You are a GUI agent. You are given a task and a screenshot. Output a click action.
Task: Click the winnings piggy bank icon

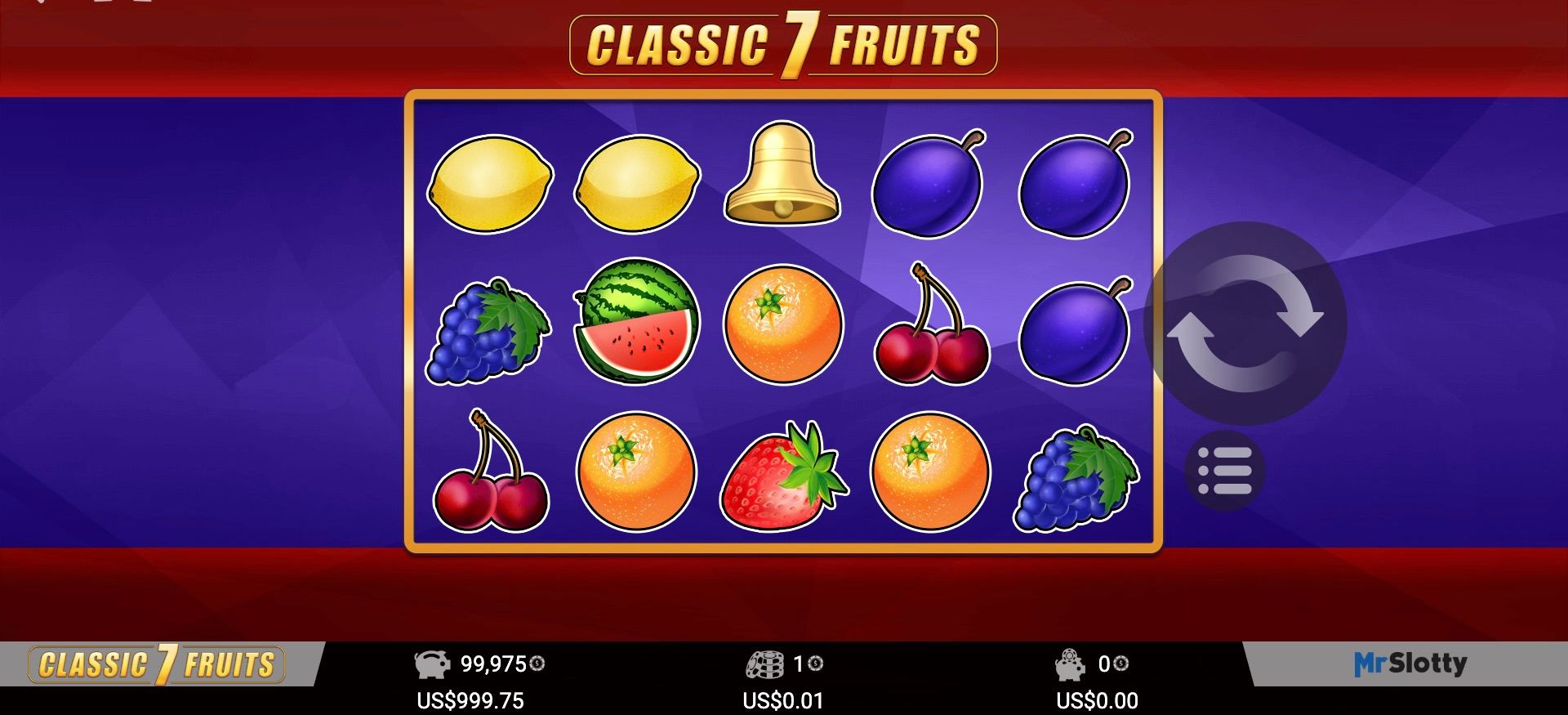(1070, 664)
